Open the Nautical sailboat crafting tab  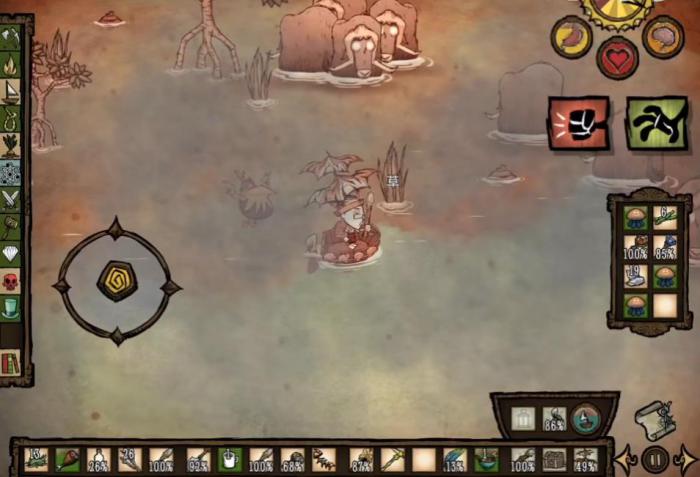coord(11,93)
